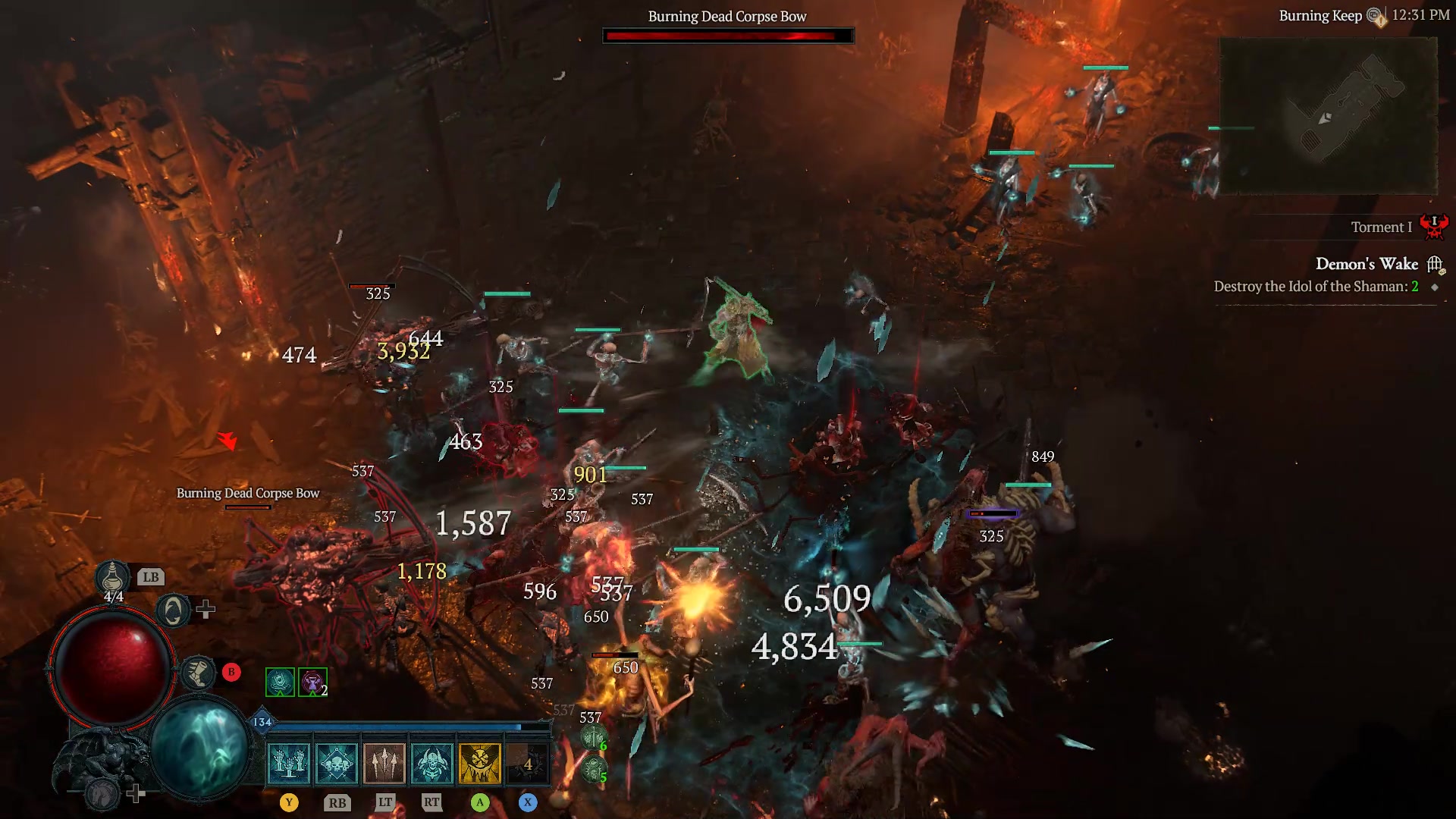This screenshot has width=1456, height=819.
Task: Open the Demon's Wake quest entry
Action: 1369,263
